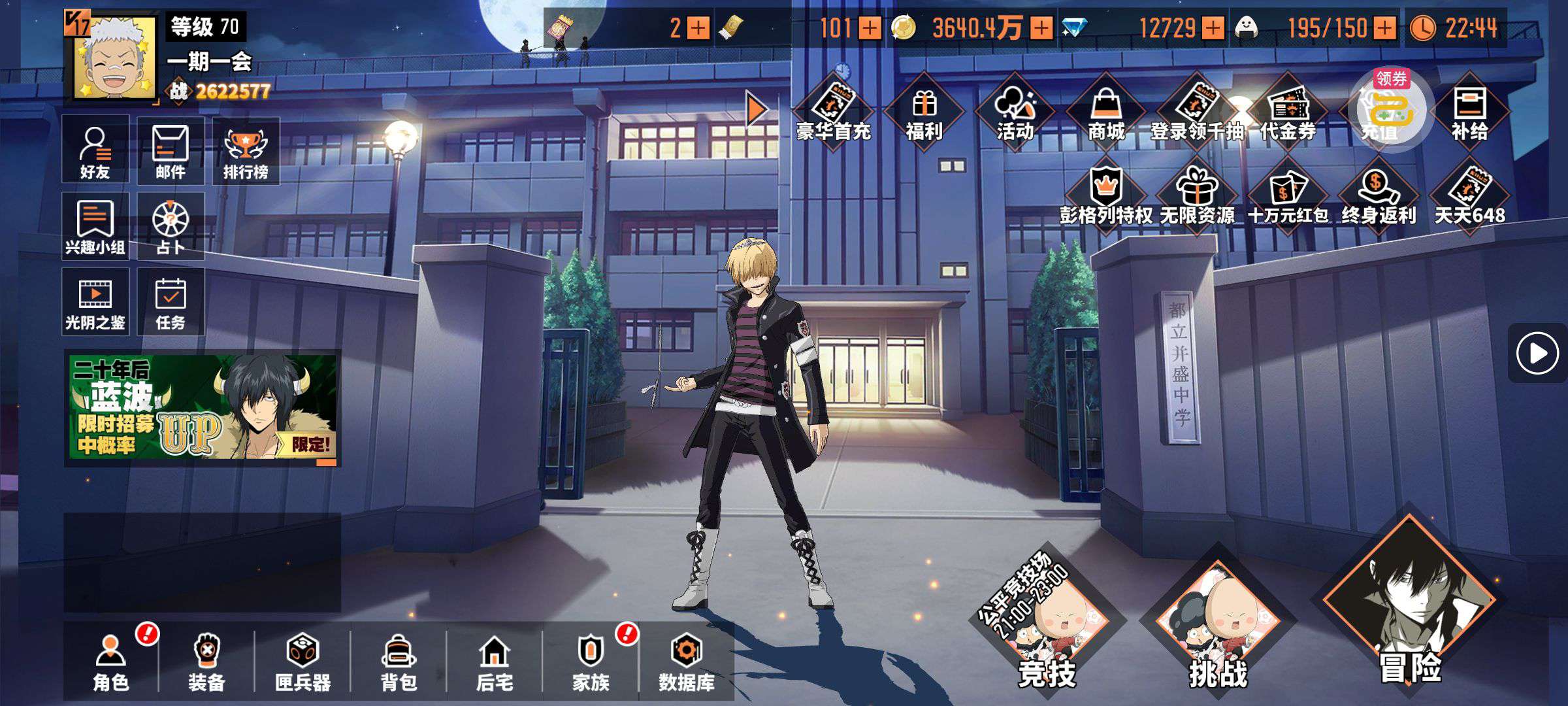The width and height of the screenshot is (1568, 706).
Task: Add more diamonds with the plus button
Action: 1213,28
